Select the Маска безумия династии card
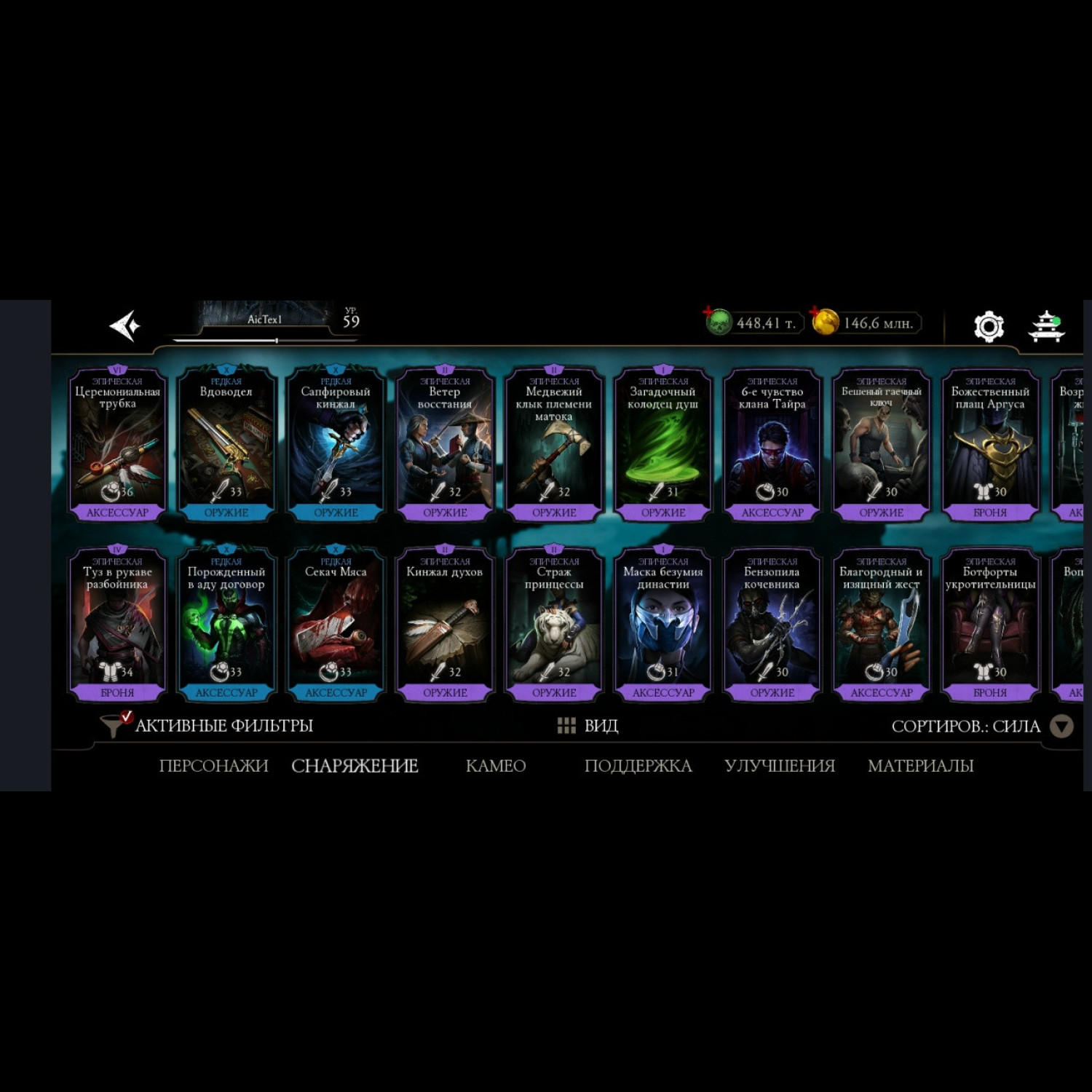The width and height of the screenshot is (1092, 1092). [663, 624]
